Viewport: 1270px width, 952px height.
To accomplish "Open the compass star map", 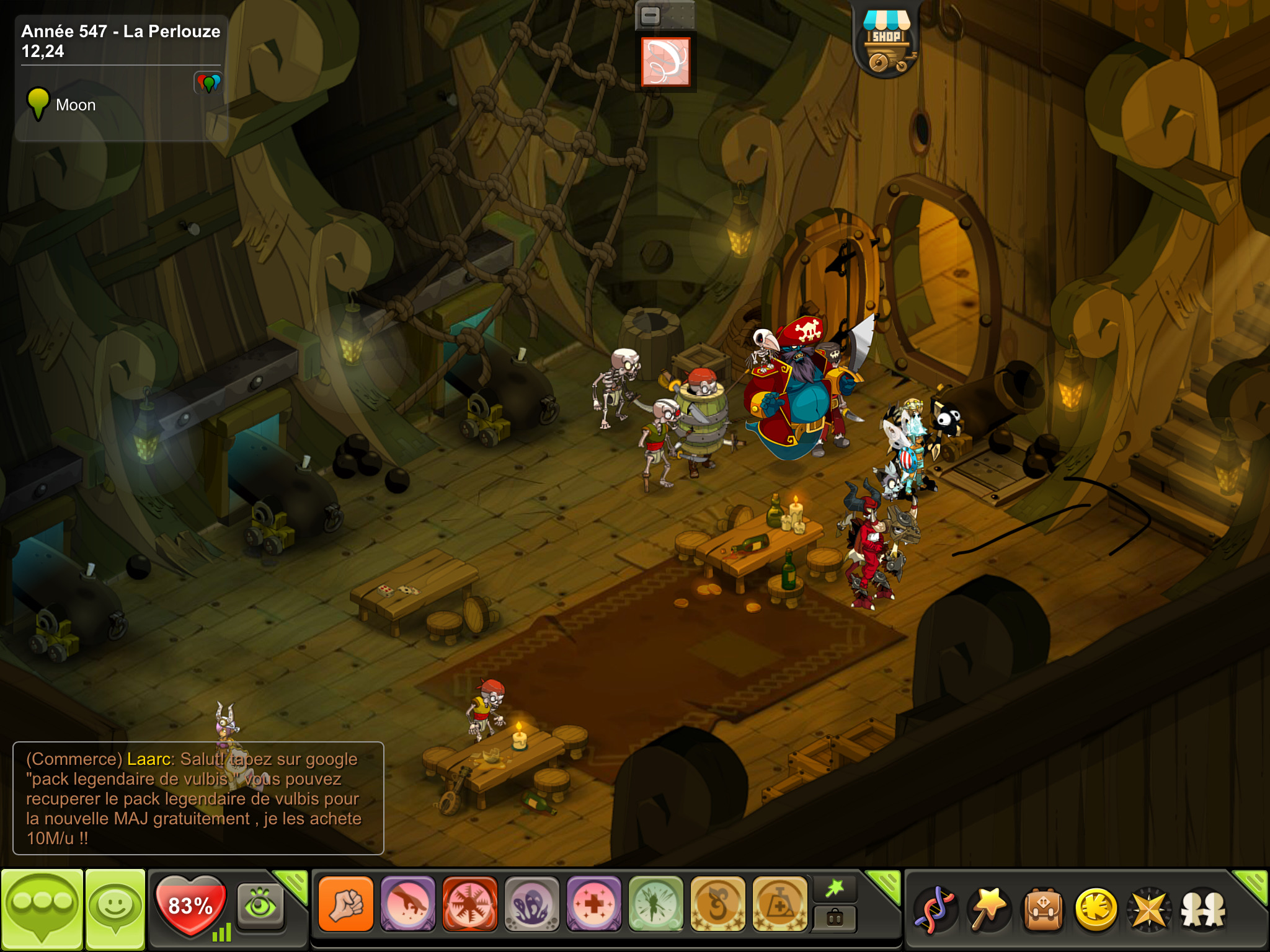I will [1150, 909].
